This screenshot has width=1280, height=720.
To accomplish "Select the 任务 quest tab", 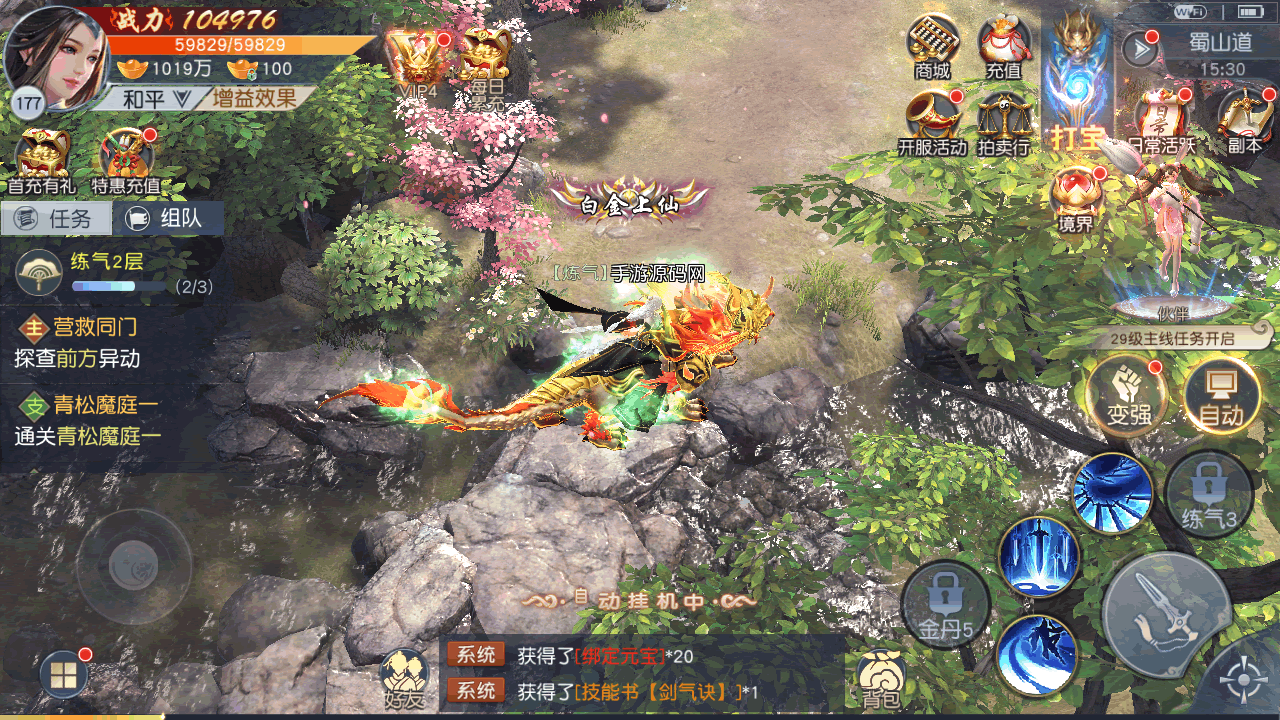I will tap(56, 219).
